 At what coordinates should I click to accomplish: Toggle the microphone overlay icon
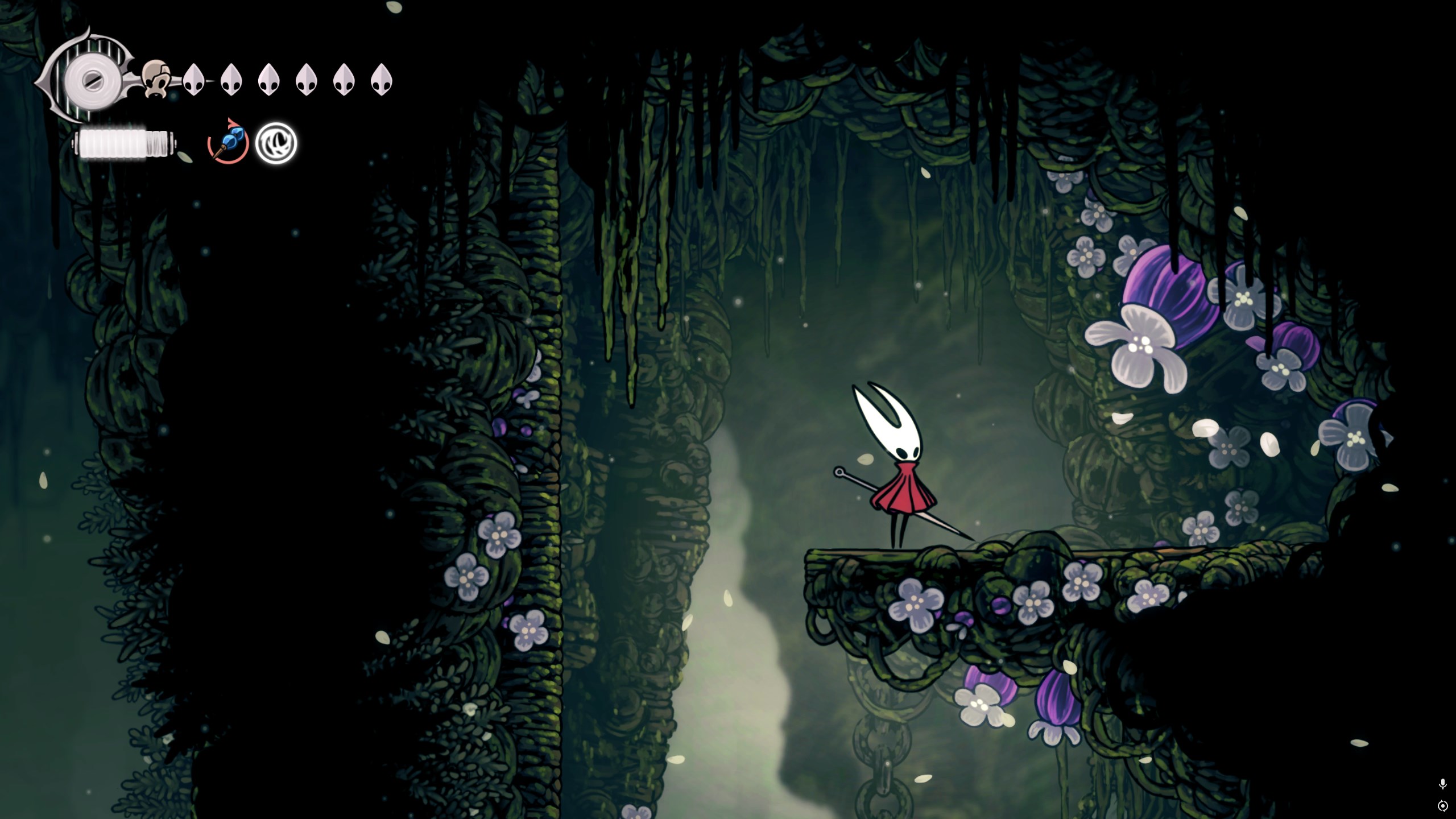point(1442,784)
